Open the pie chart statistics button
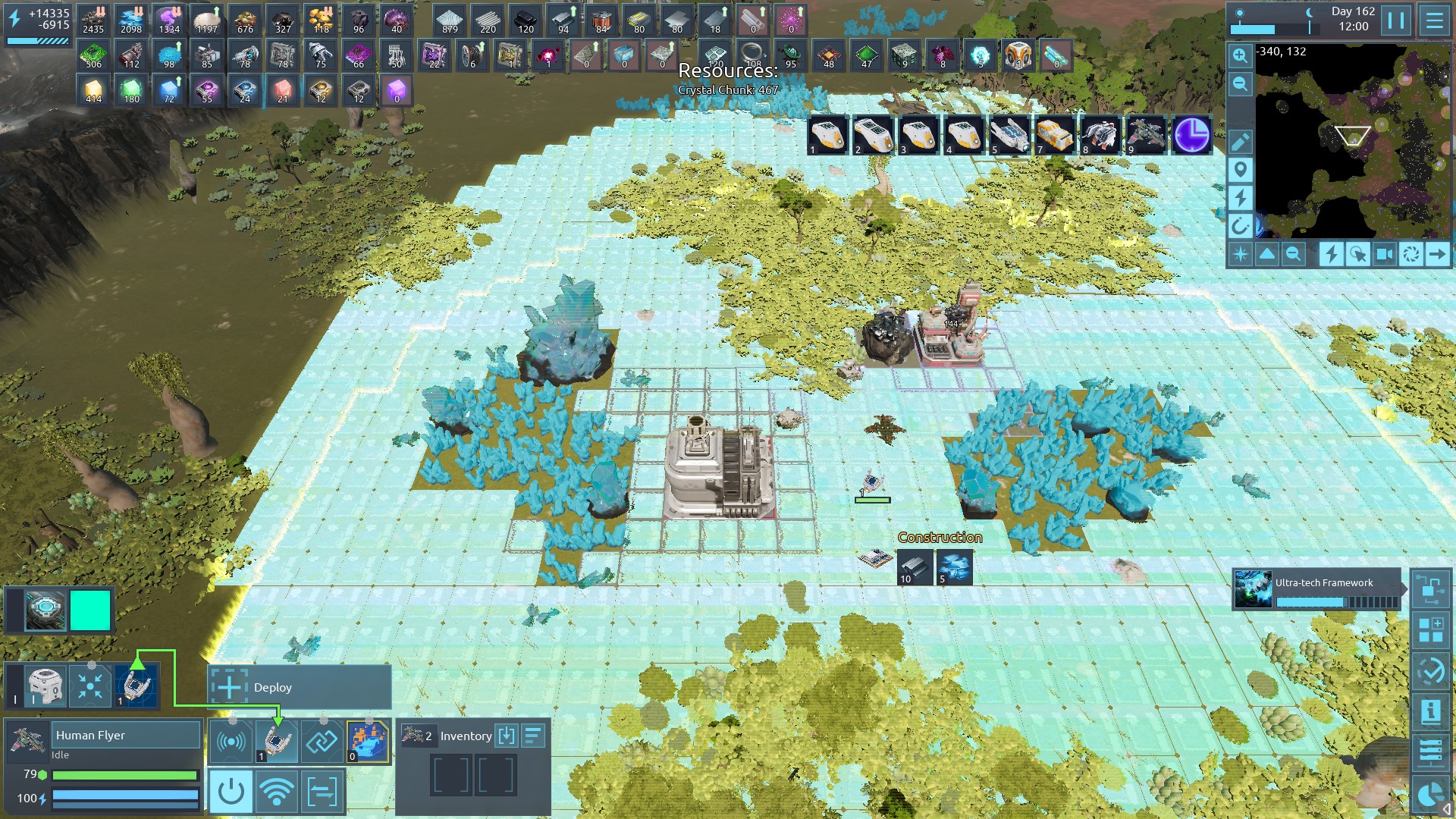1456x819 pixels. [x=1430, y=793]
